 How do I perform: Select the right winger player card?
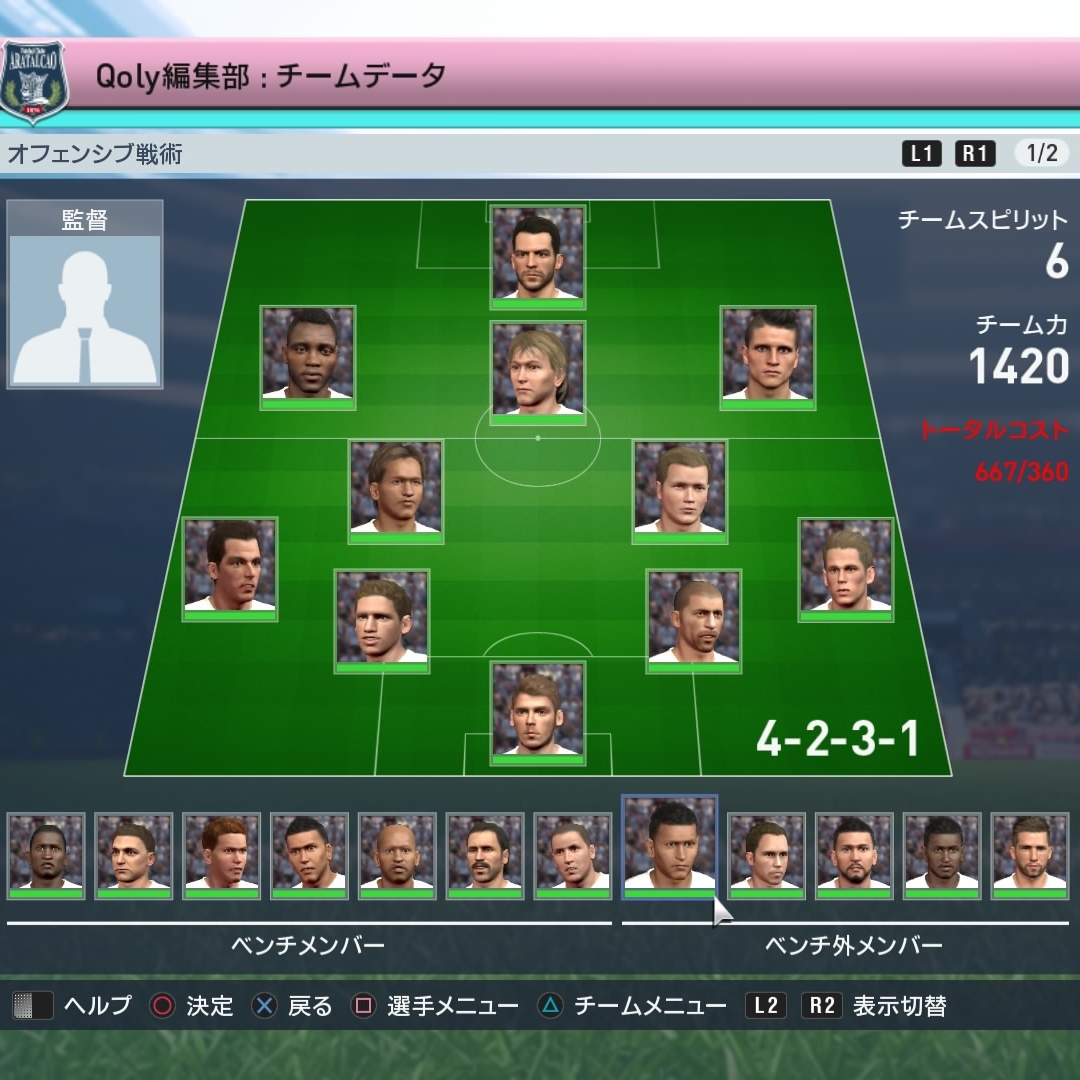(768, 357)
